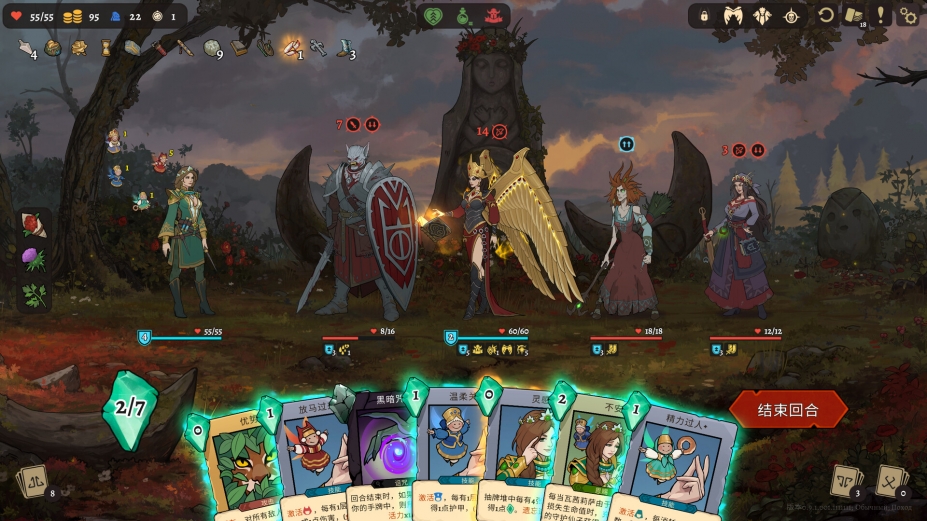The image size is (927, 521).
Task: Click the red horned demon mask icon
Action: pyautogui.click(x=491, y=16)
